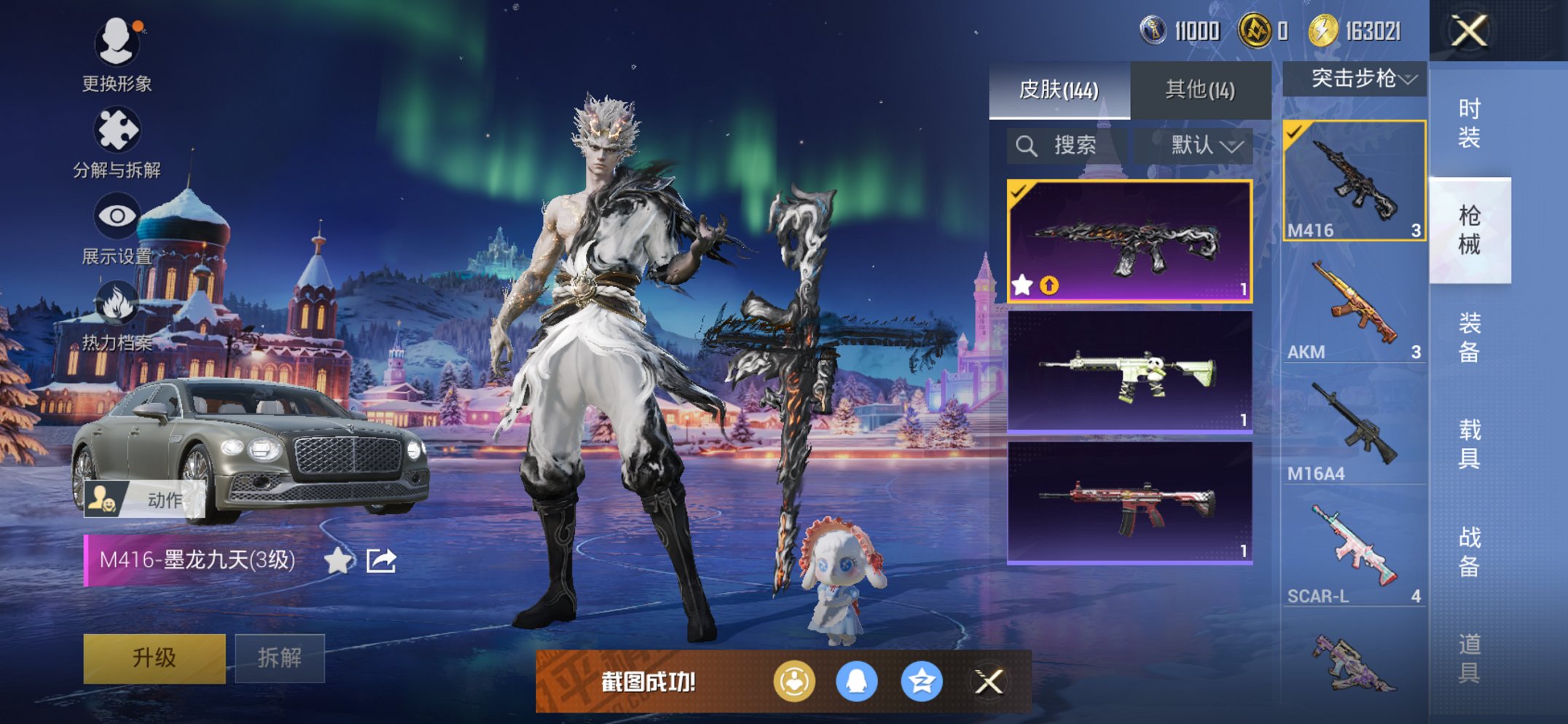Open 展示设置 display settings

click(118, 215)
